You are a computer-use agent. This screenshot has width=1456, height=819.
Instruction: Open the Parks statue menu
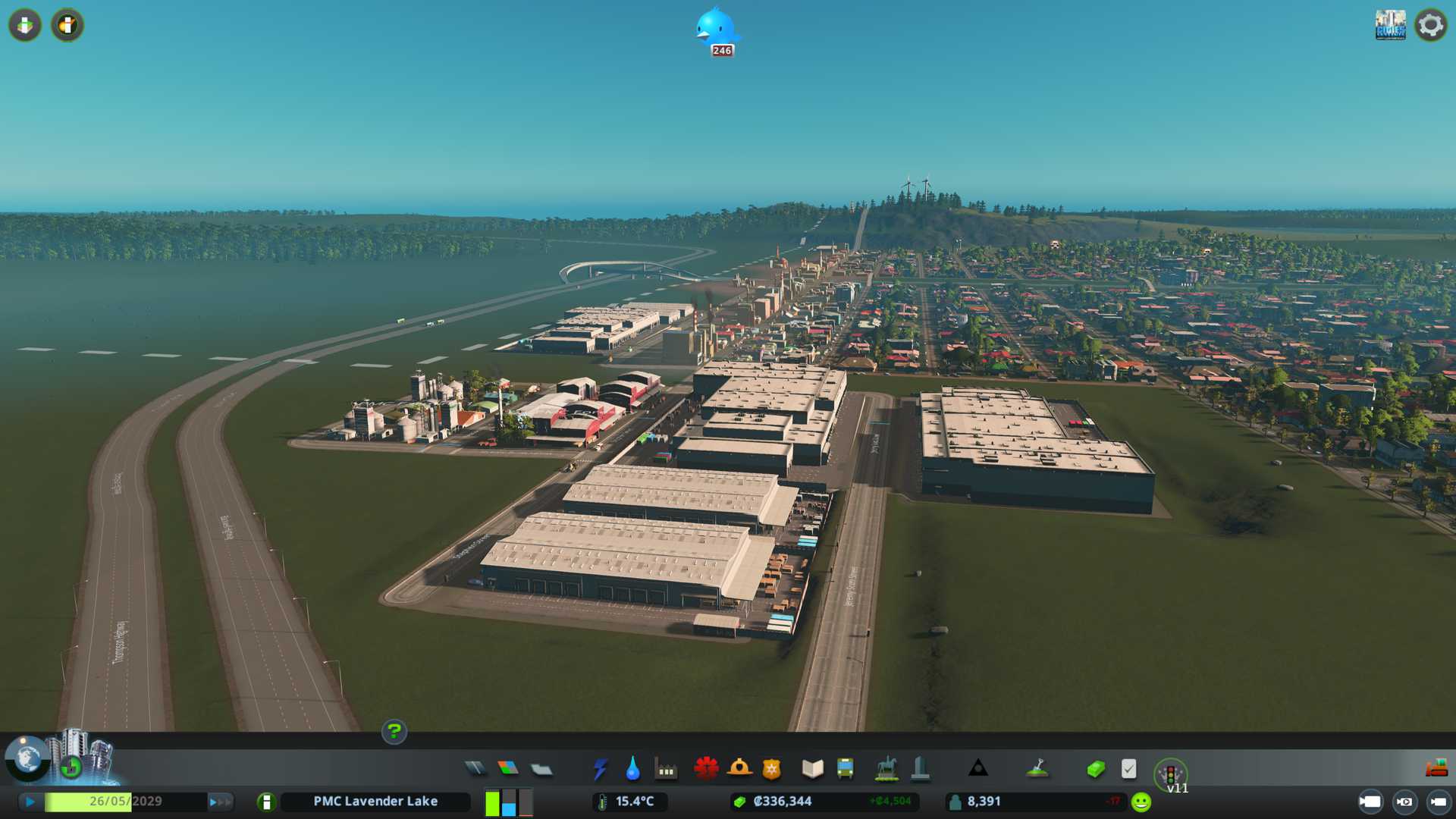point(886,769)
